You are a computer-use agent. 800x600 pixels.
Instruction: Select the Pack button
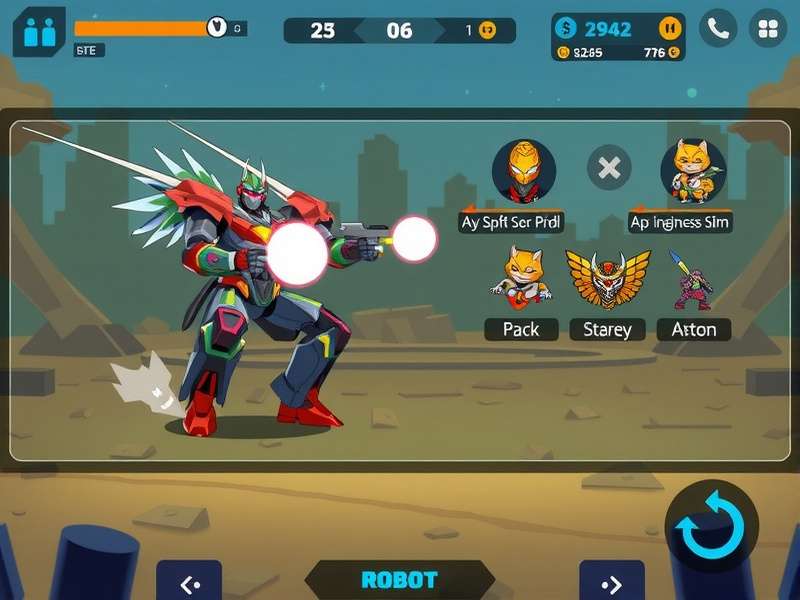point(521,329)
